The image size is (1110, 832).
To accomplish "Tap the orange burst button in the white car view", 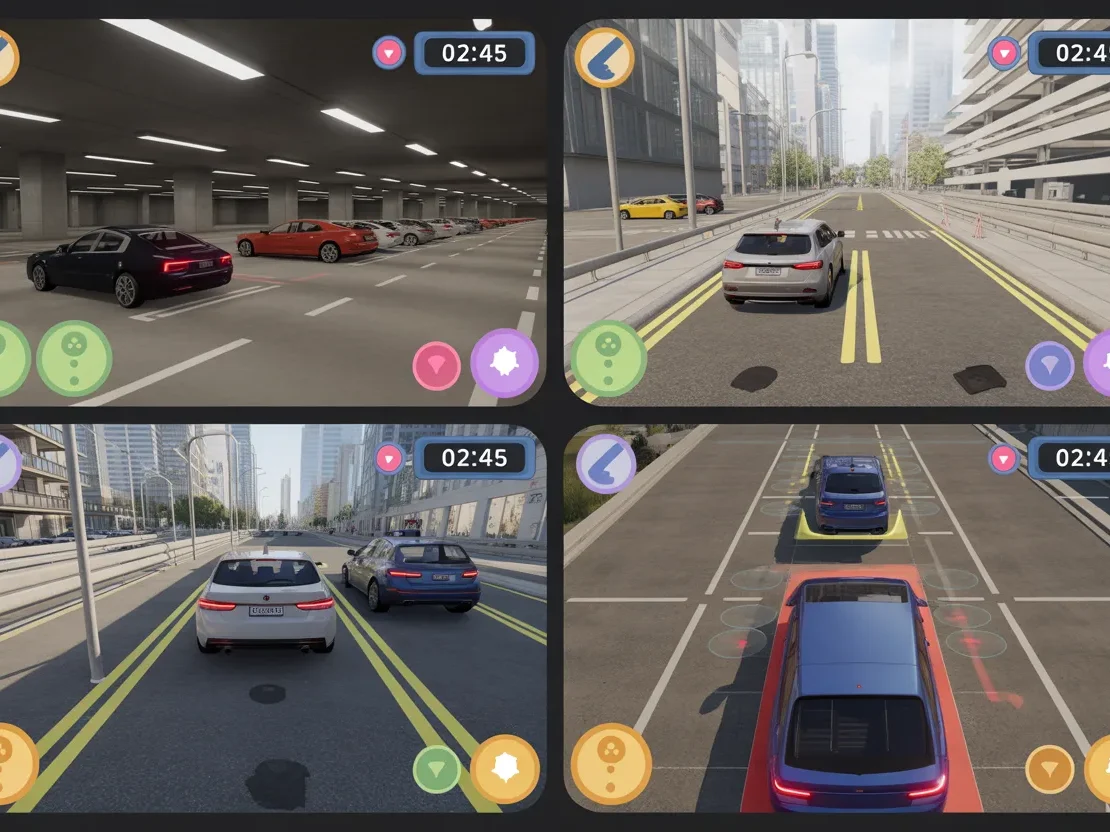I will [504, 769].
